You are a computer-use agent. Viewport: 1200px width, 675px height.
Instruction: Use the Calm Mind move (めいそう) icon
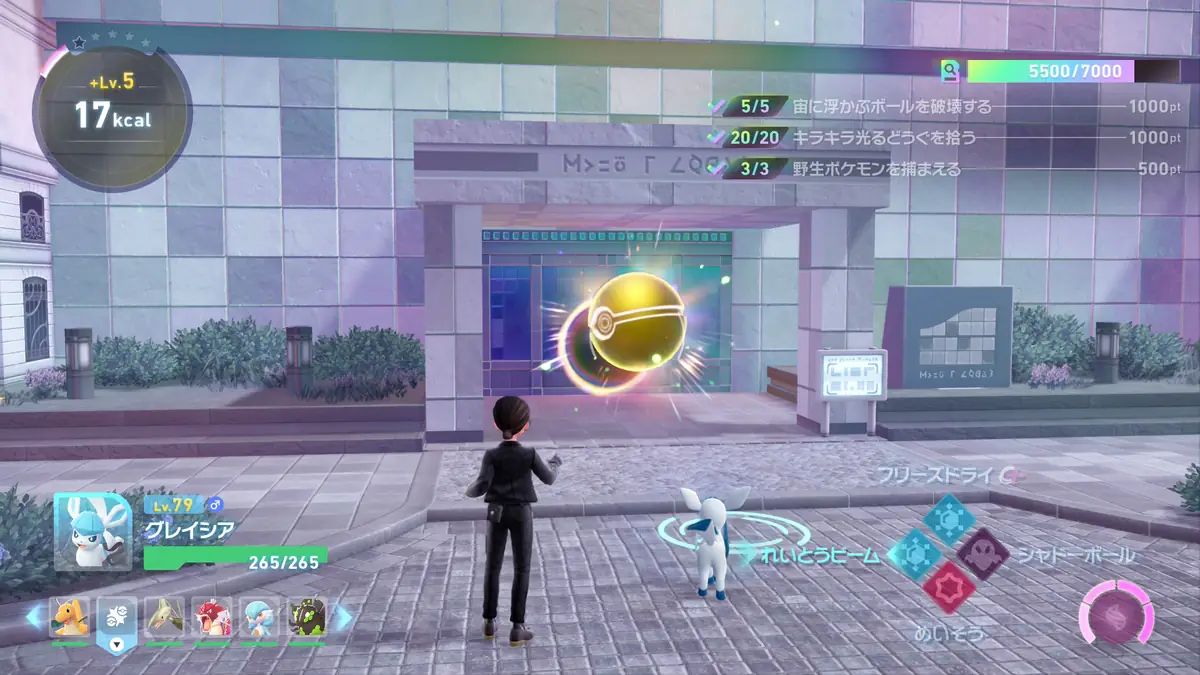(x=948, y=588)
